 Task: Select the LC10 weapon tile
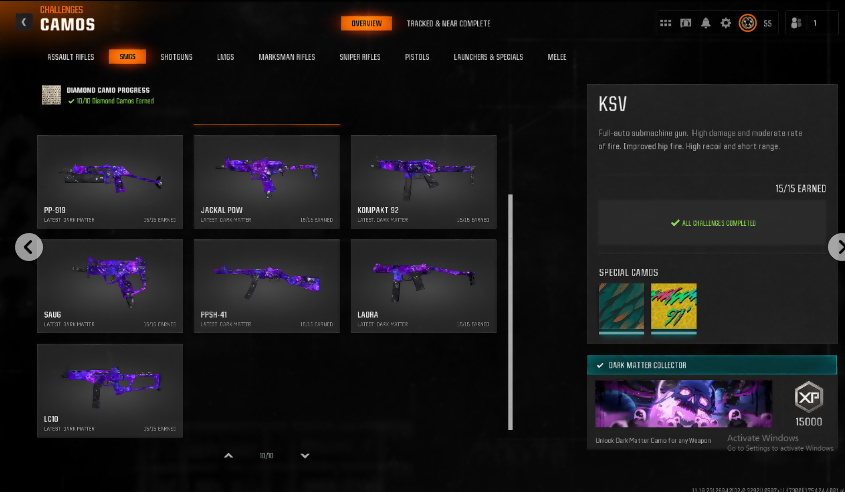(x=110, y=390)
